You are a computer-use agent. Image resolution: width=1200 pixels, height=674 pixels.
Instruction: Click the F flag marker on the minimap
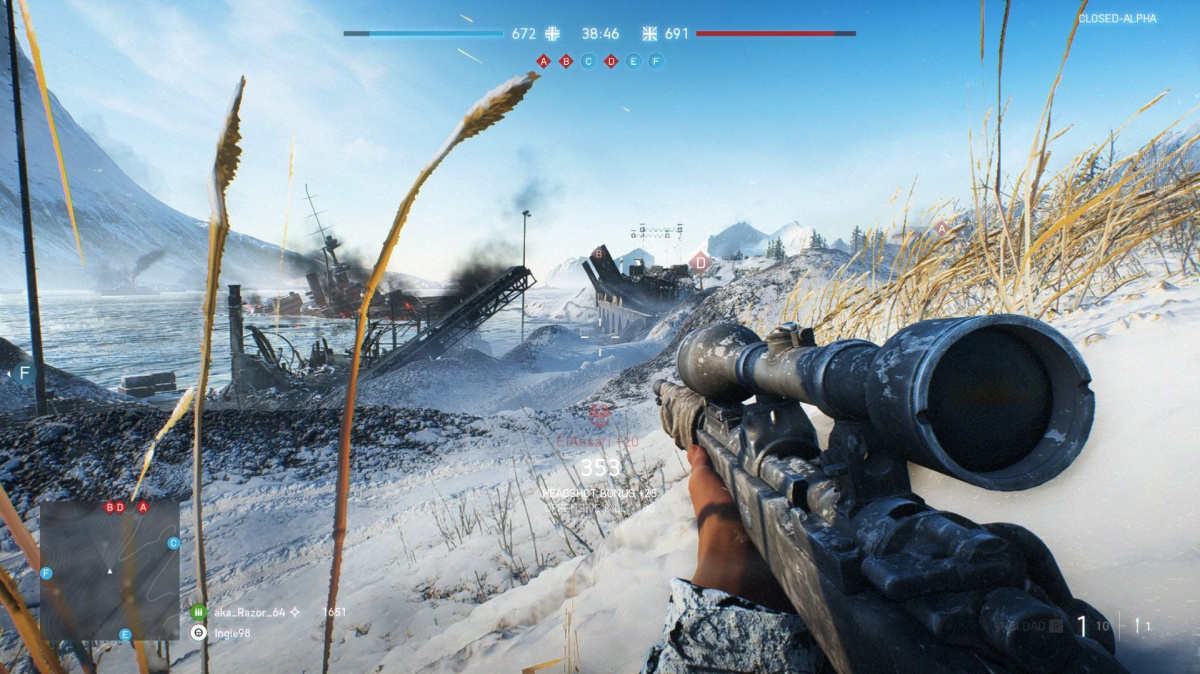click(46, 573)
